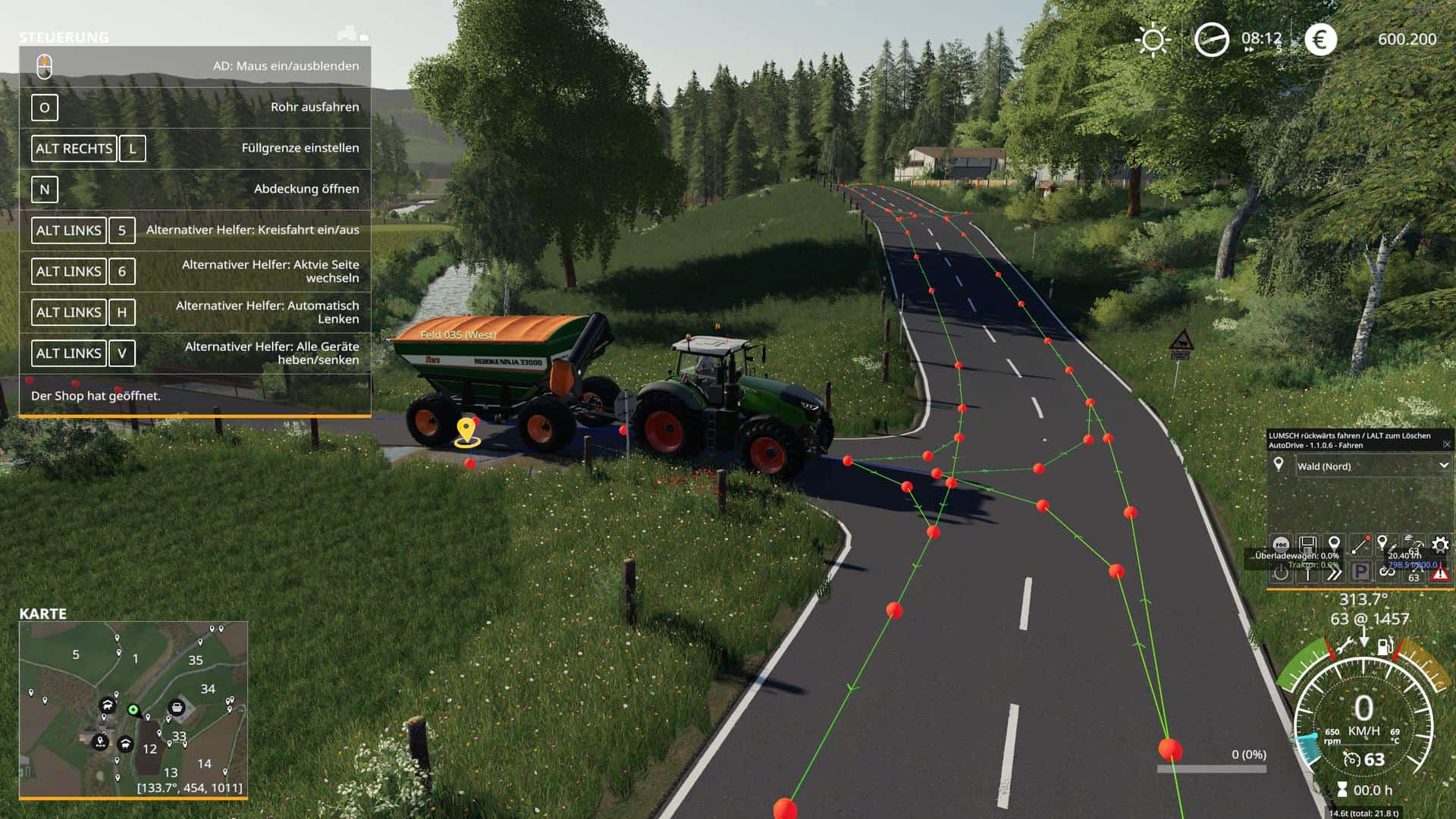Select the shop basket marker on minimap
Screen dimensions: 1456x819
(177, 708)
